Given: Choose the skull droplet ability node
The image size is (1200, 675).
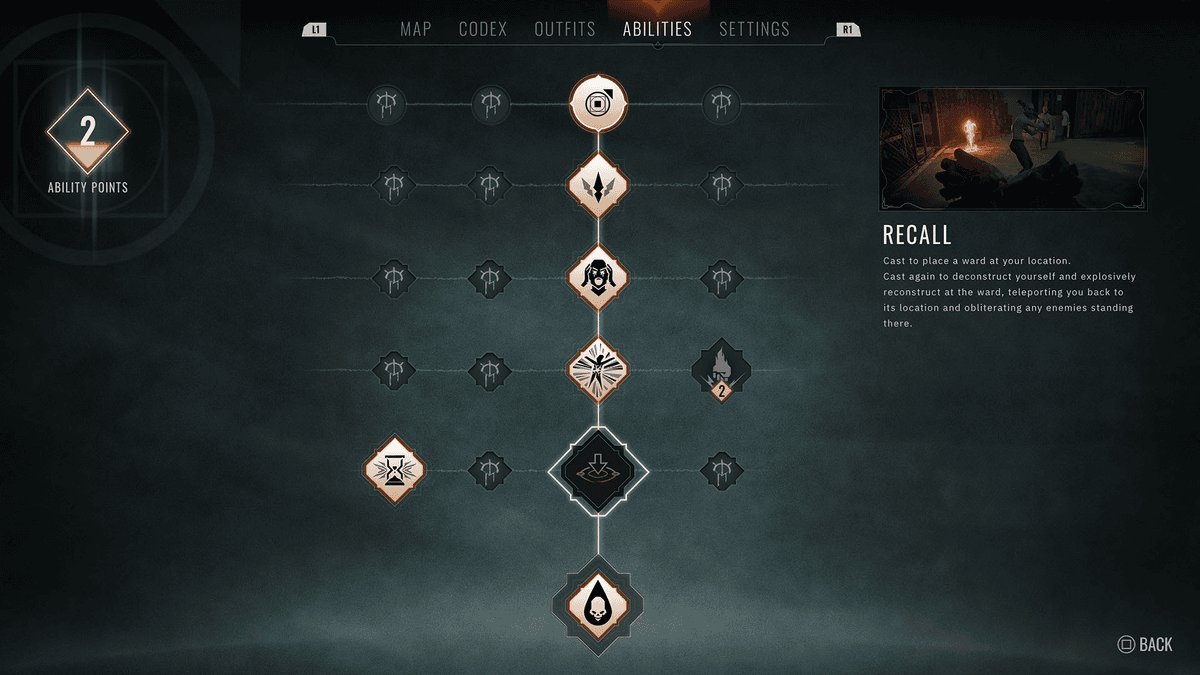Looking at the screenshot, I should (598, 605).
